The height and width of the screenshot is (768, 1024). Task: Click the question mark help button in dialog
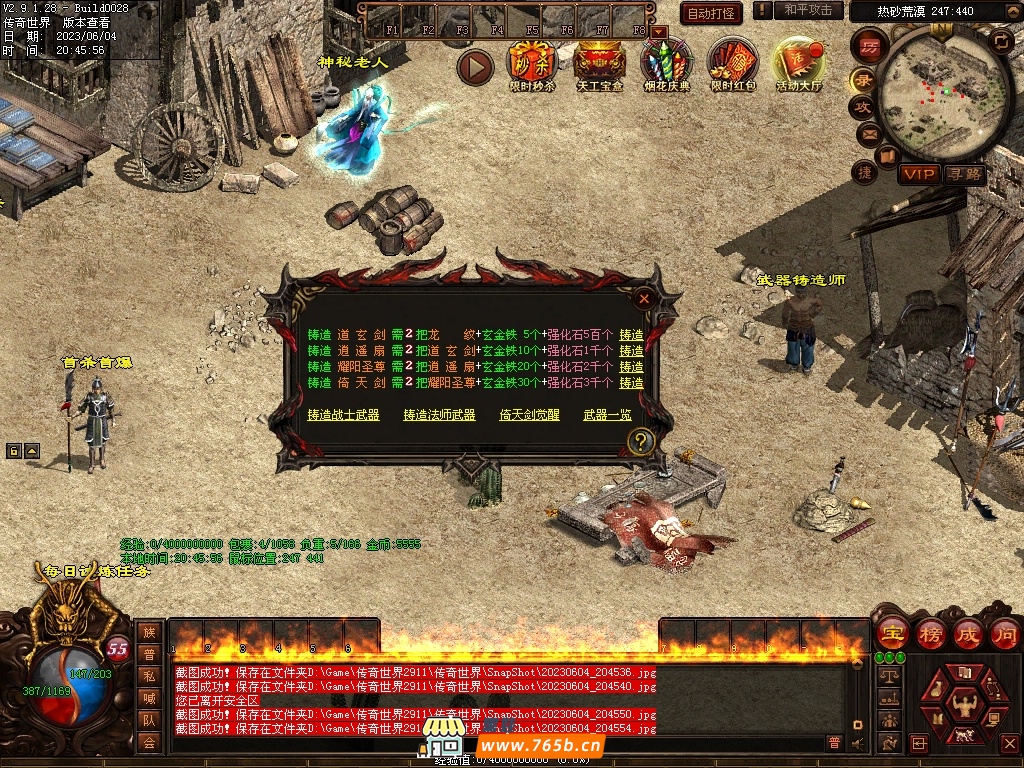pos(641,441)
